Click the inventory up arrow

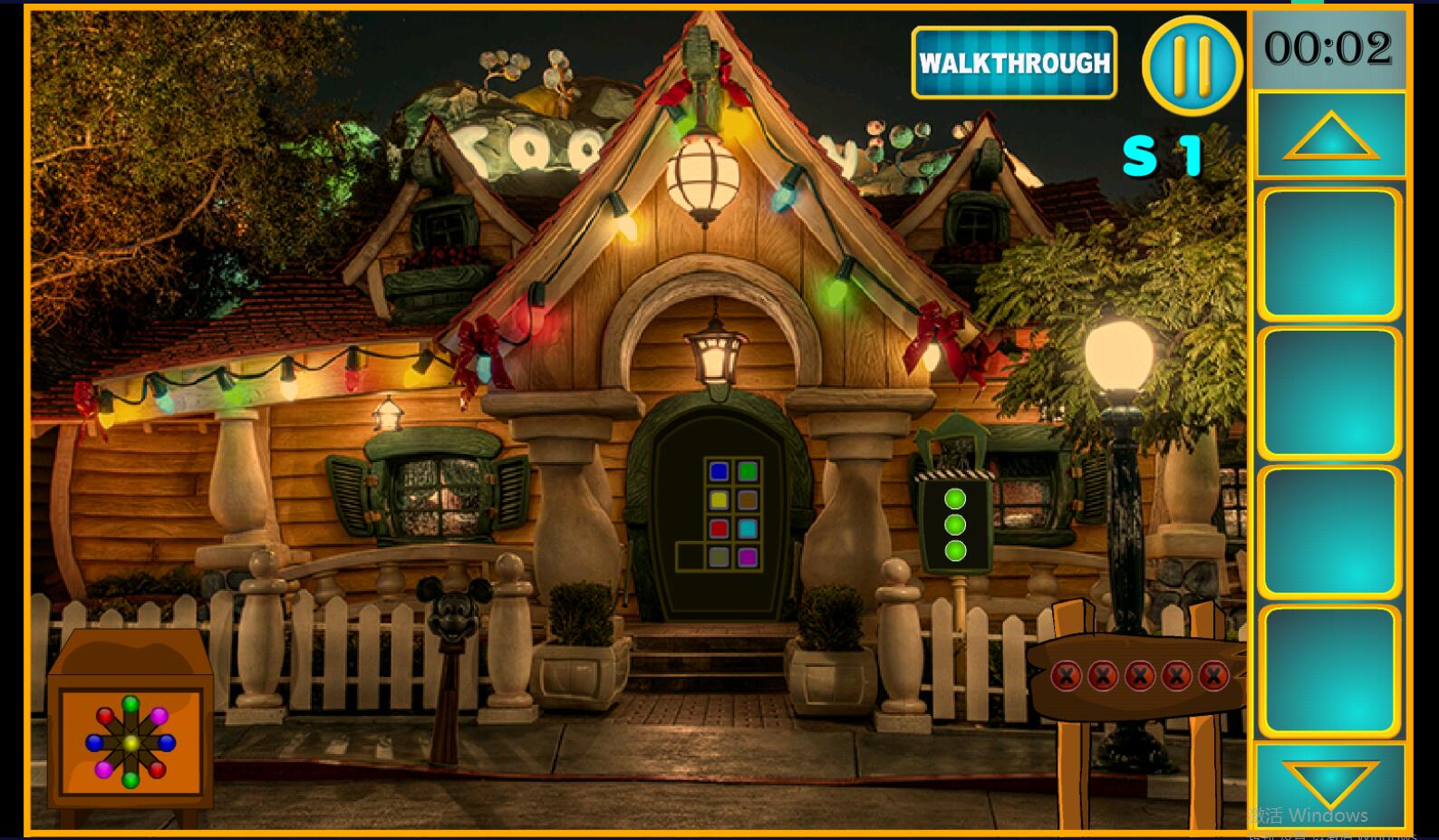[x=1330, y=137]
